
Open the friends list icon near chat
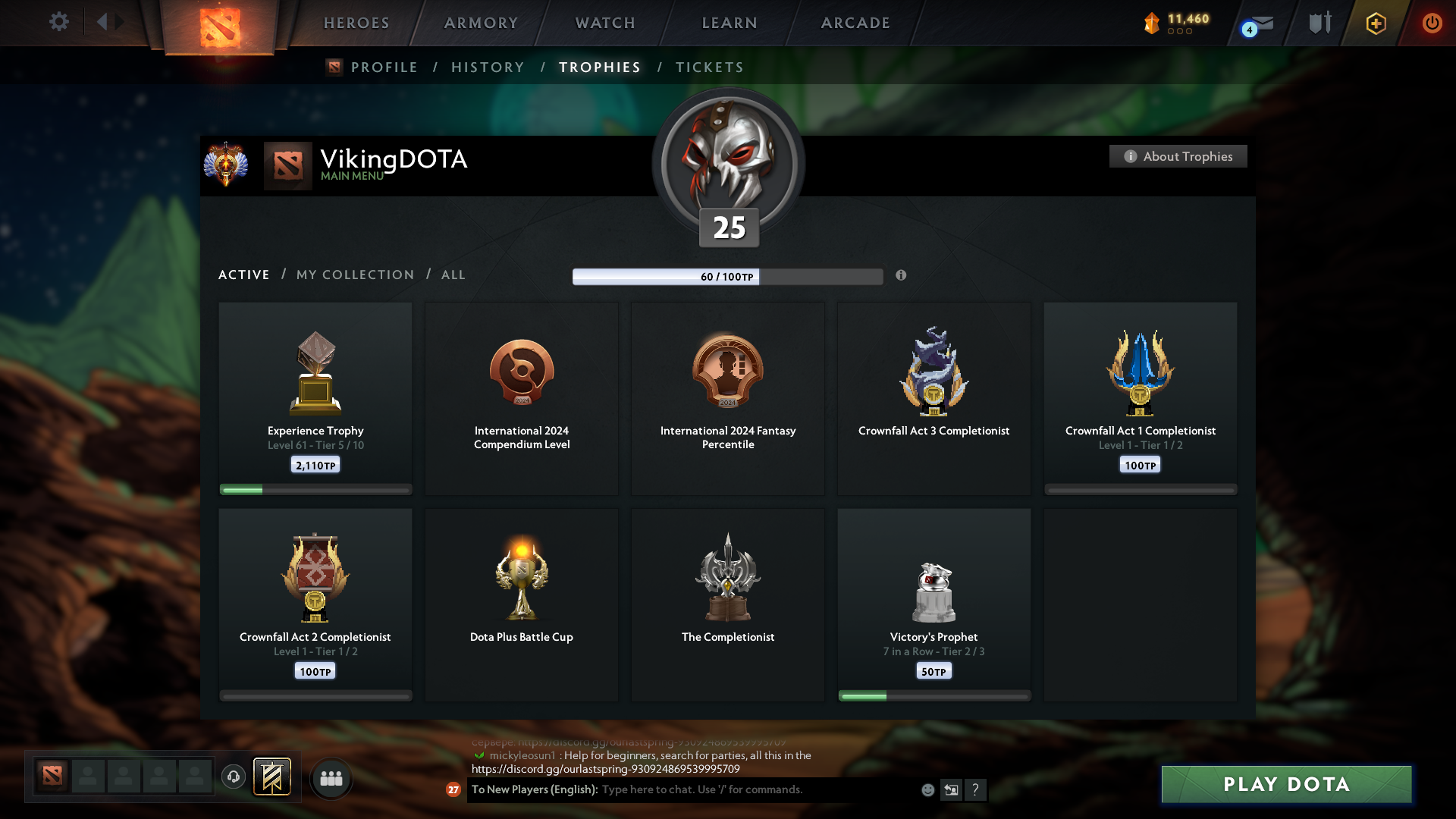331,777
